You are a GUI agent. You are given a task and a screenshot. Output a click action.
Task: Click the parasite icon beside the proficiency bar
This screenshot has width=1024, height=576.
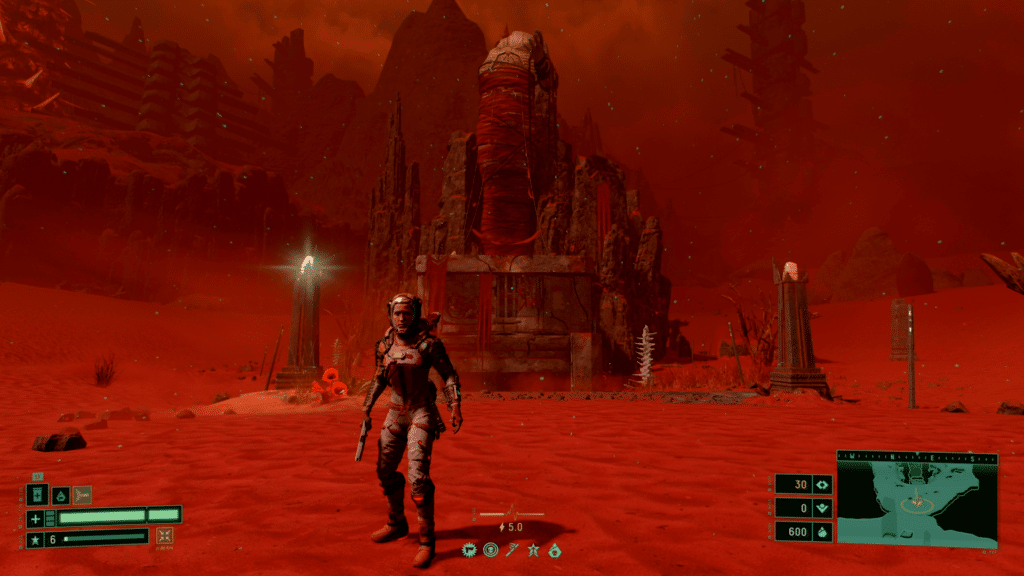pos(165,537)
